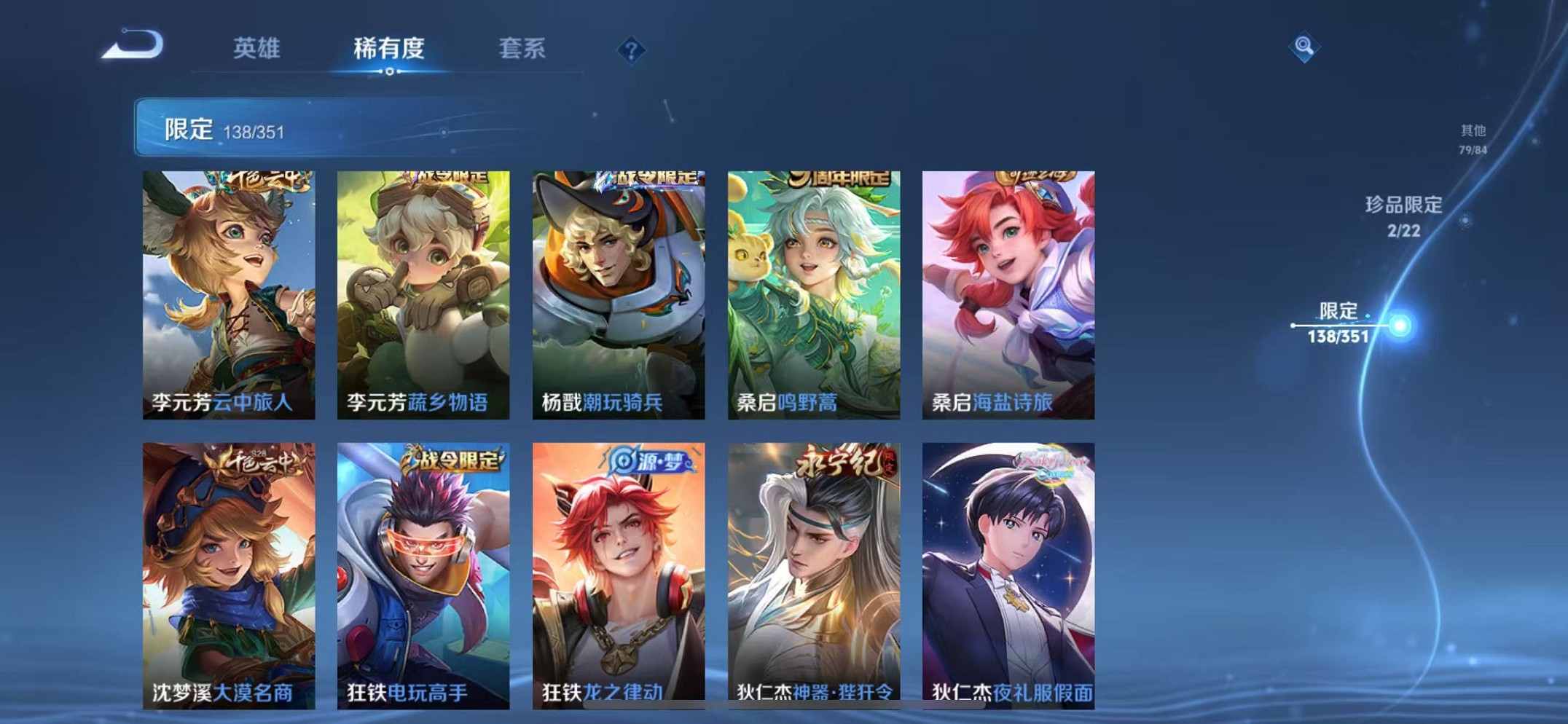Switch to the 套系 tab

(x=522, y=50)
